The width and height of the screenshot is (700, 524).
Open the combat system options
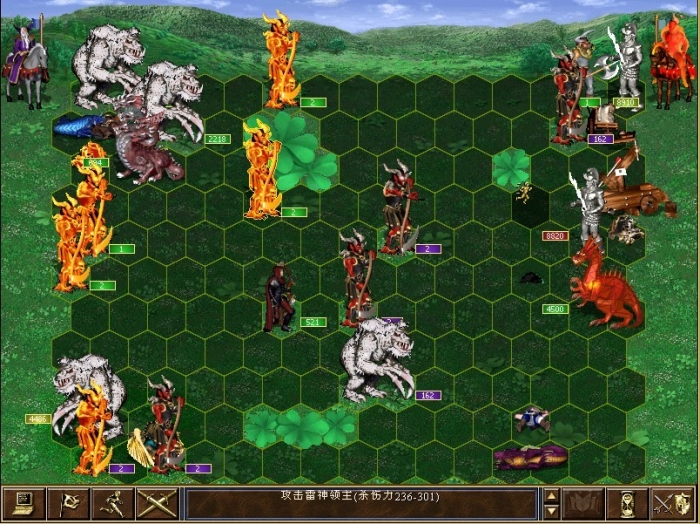coord(23,503)
